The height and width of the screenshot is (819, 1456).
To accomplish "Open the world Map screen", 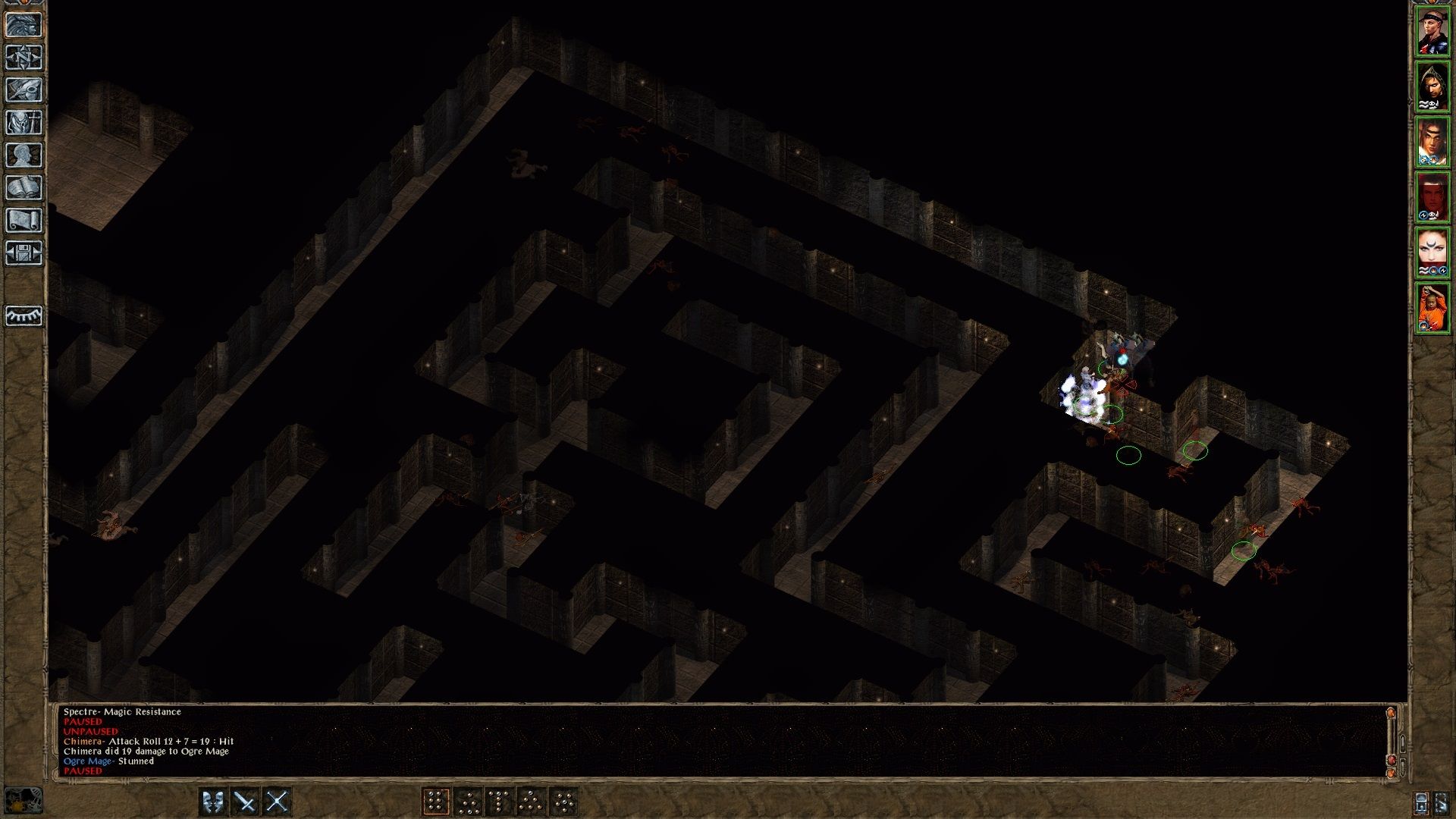I will click(x=25, y=57).
